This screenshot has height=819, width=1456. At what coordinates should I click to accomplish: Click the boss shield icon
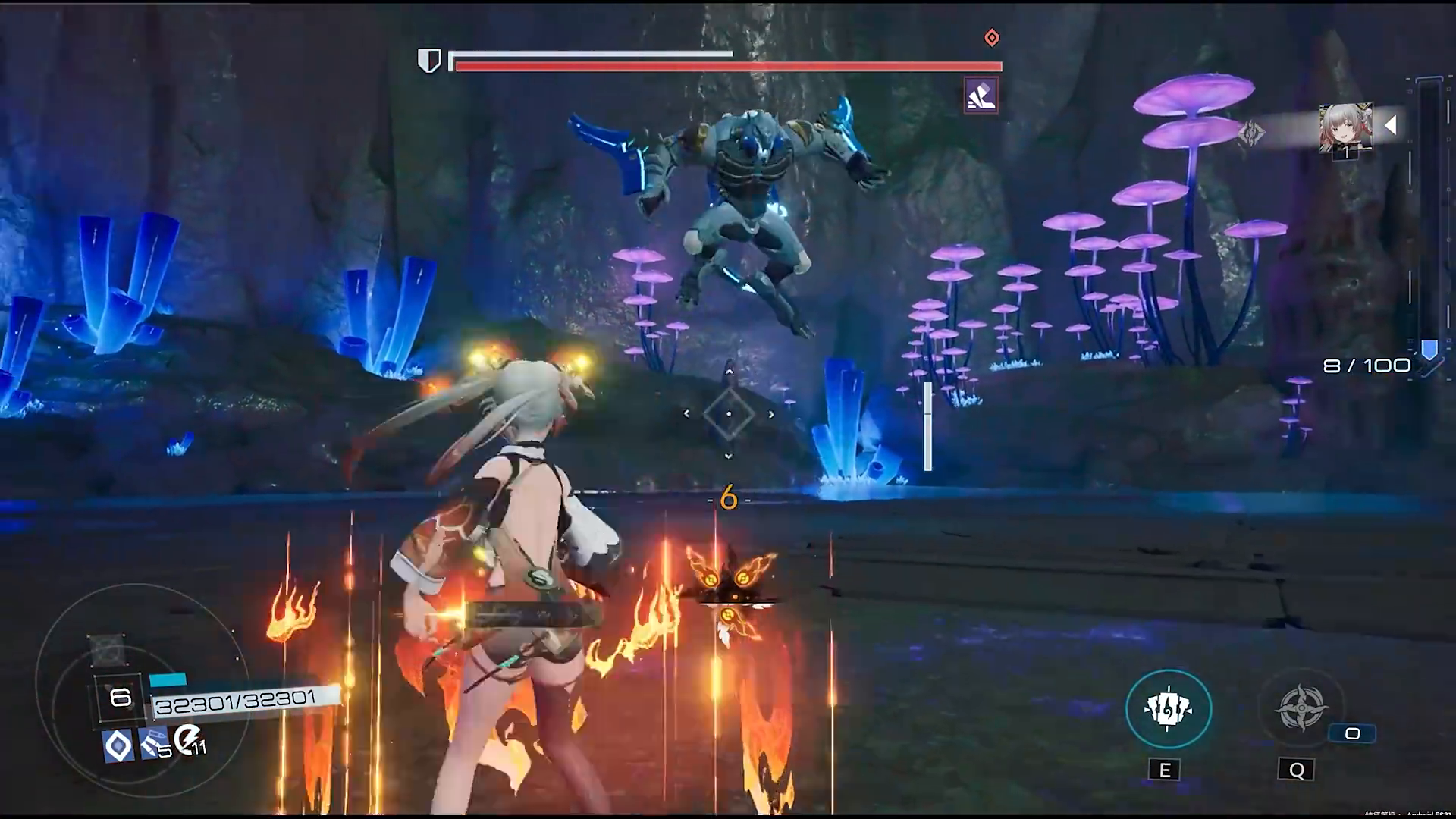coord(429,61)
